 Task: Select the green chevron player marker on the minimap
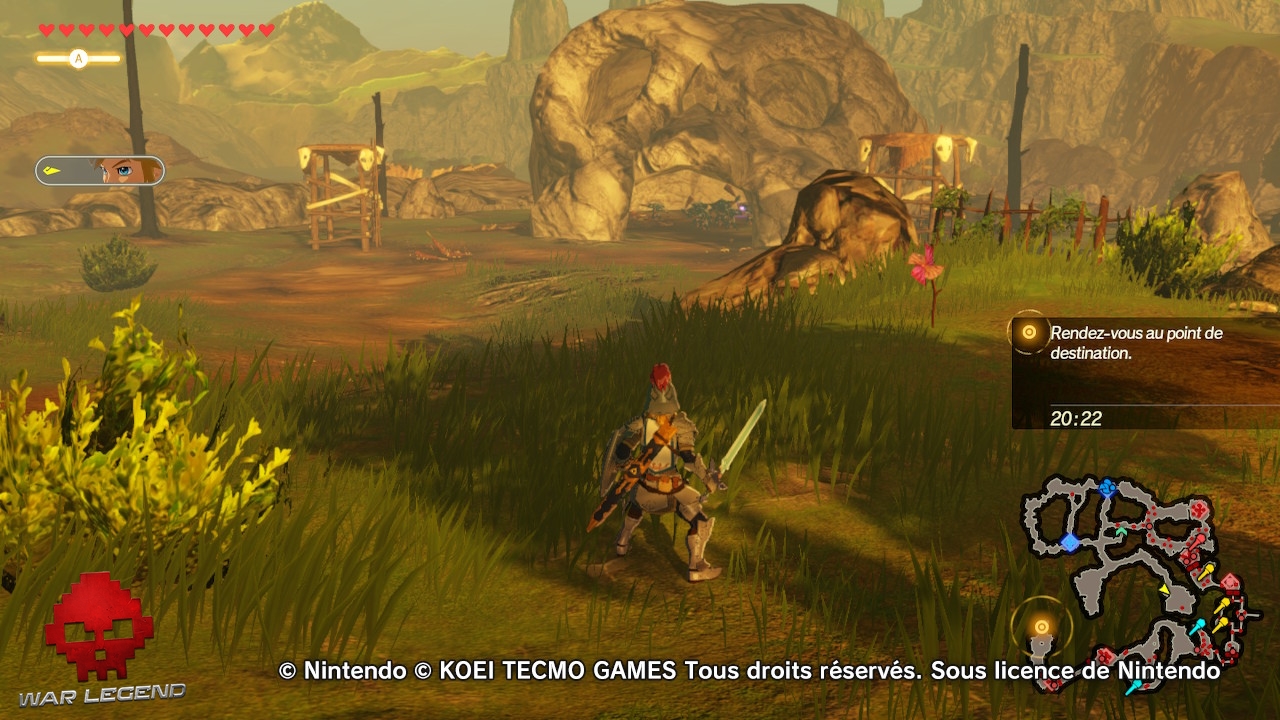pyautogui.click(x=1120, y=531)
